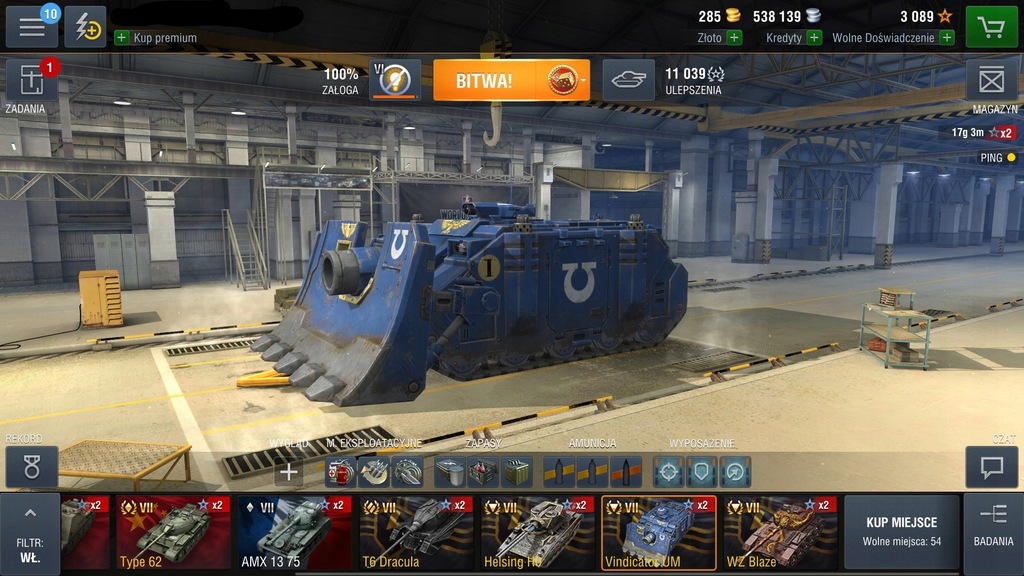Add camouflage with the Wygląd plus slot
Viewport: 1024px width, 576px height.
(x=288, y=471)
